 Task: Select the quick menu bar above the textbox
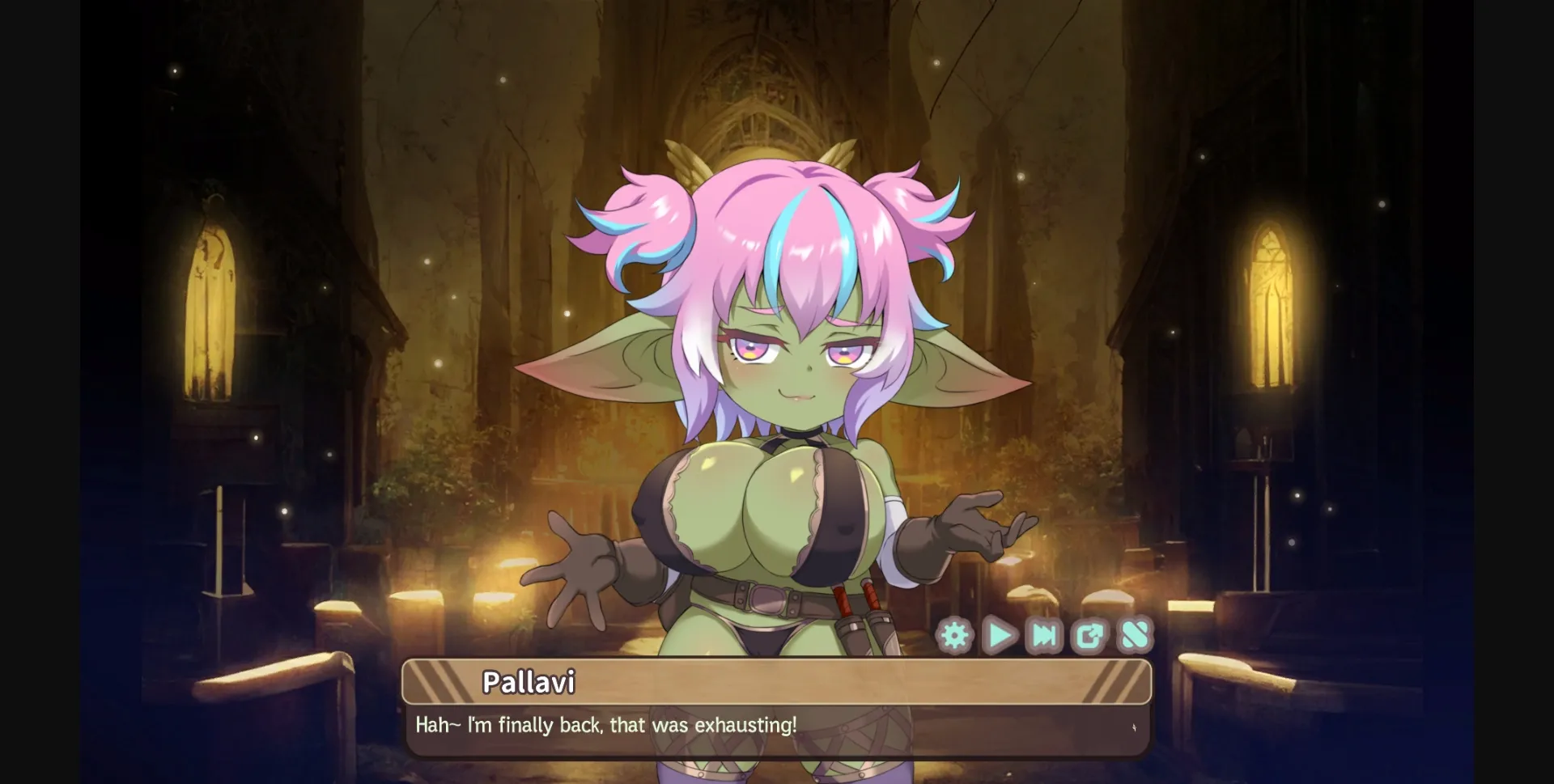coord(1044,637)
